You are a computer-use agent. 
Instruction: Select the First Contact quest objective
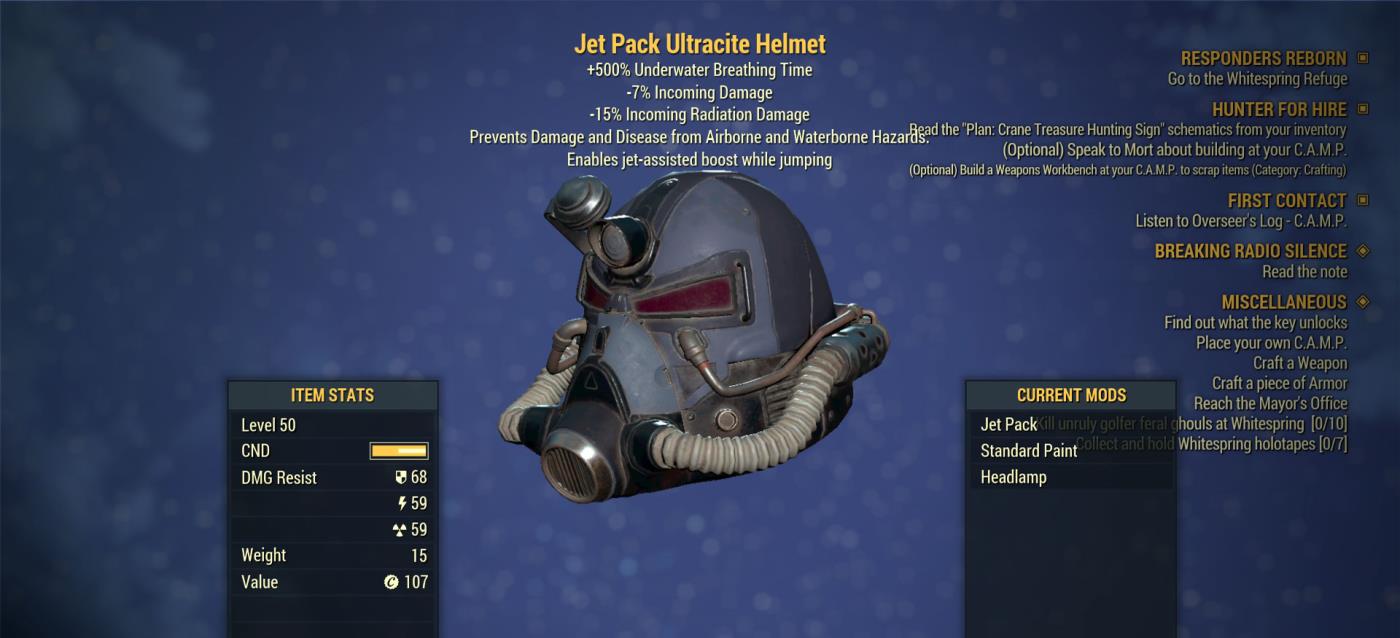pos(1240,221)
